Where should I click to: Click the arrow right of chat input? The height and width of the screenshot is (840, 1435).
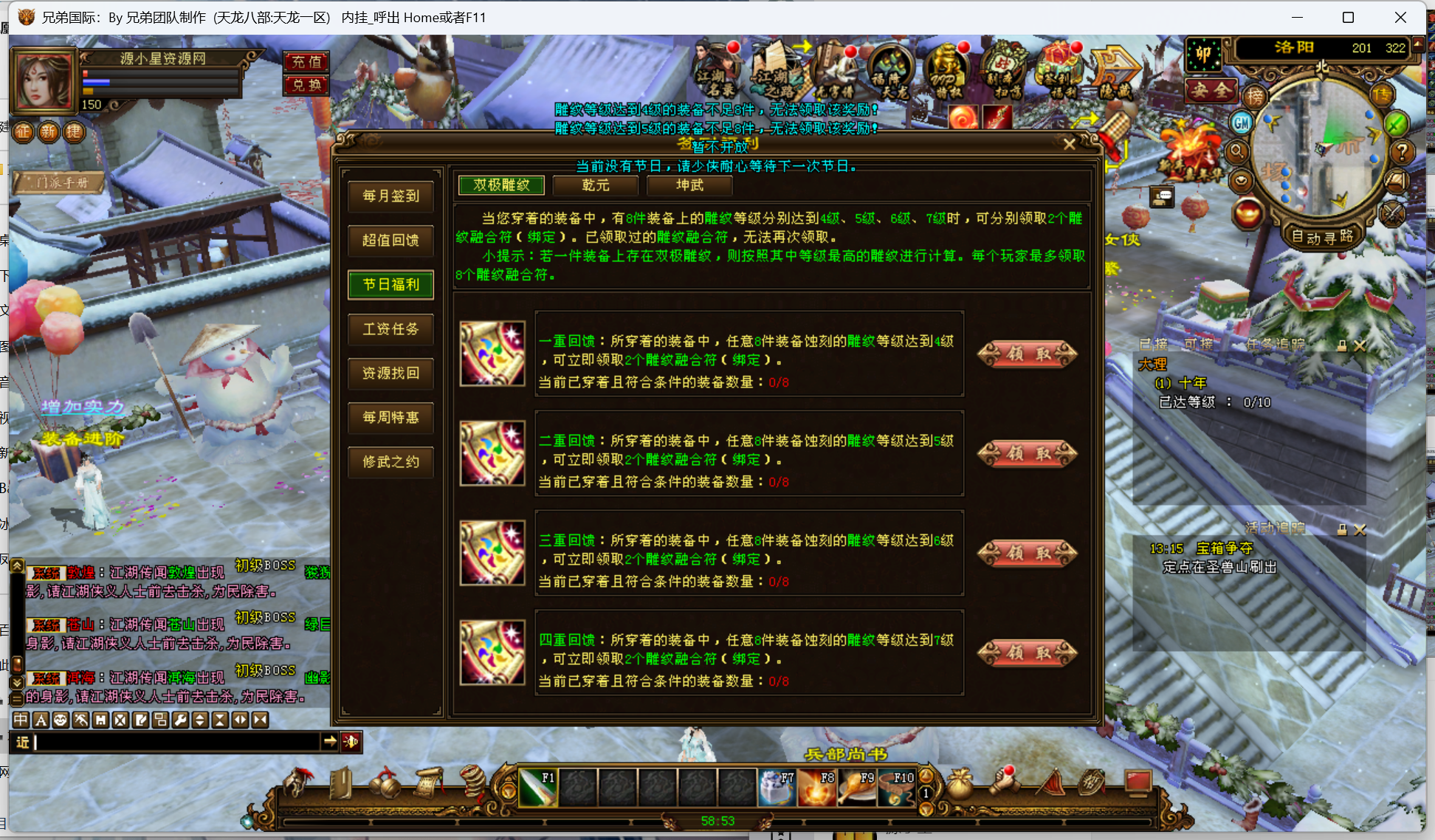click(x=331, y=743)
